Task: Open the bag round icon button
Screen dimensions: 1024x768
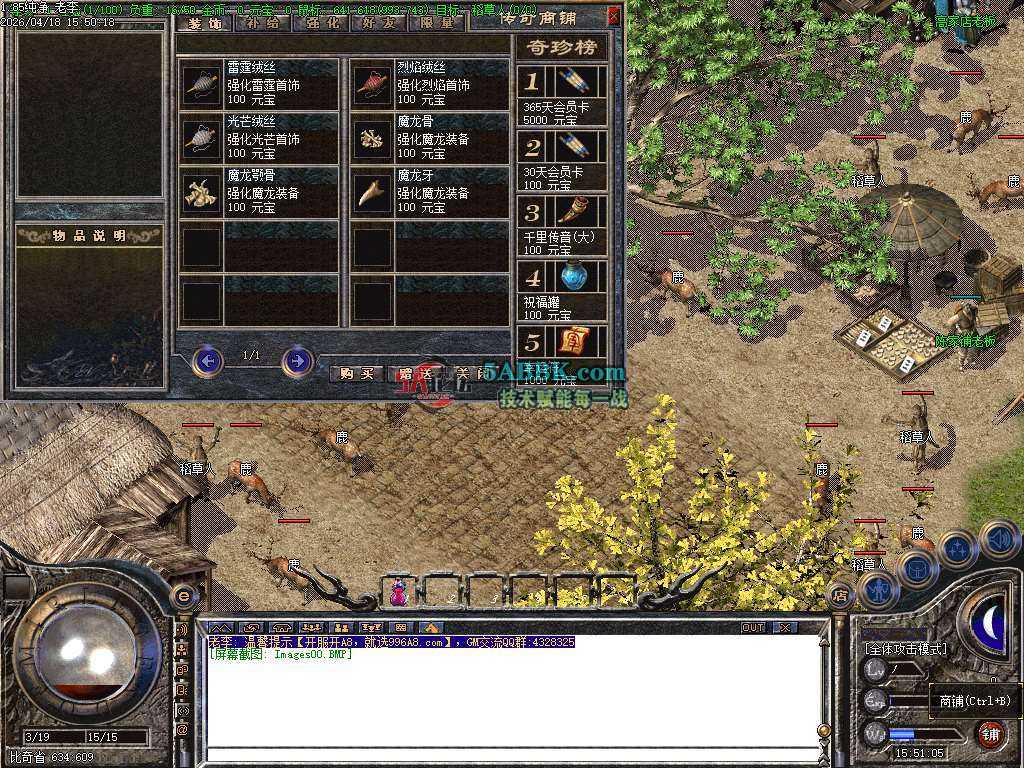Action: [x=917, y=569]
